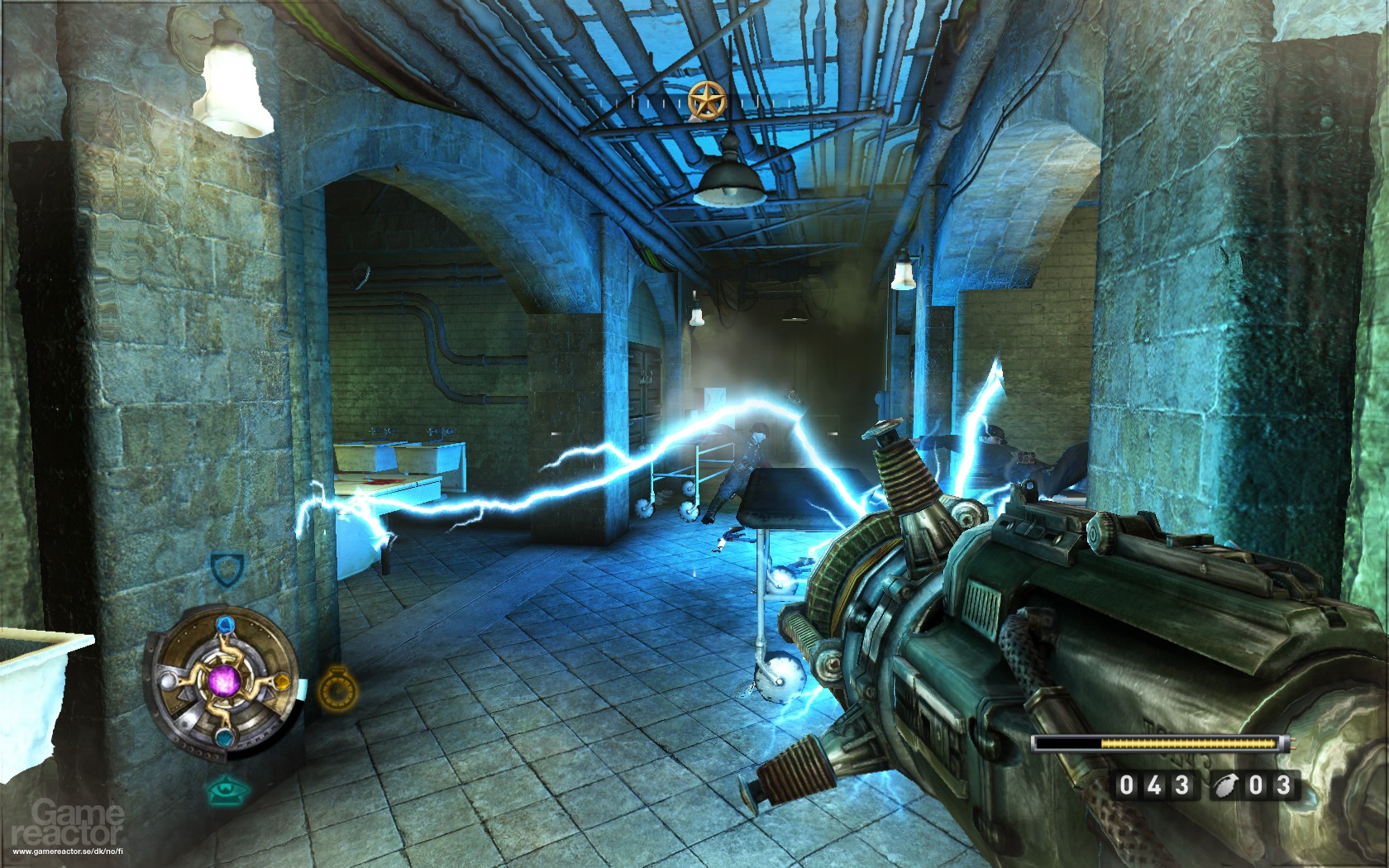
Task: Select the yellow crystal on the medallion
Action: 281,681
